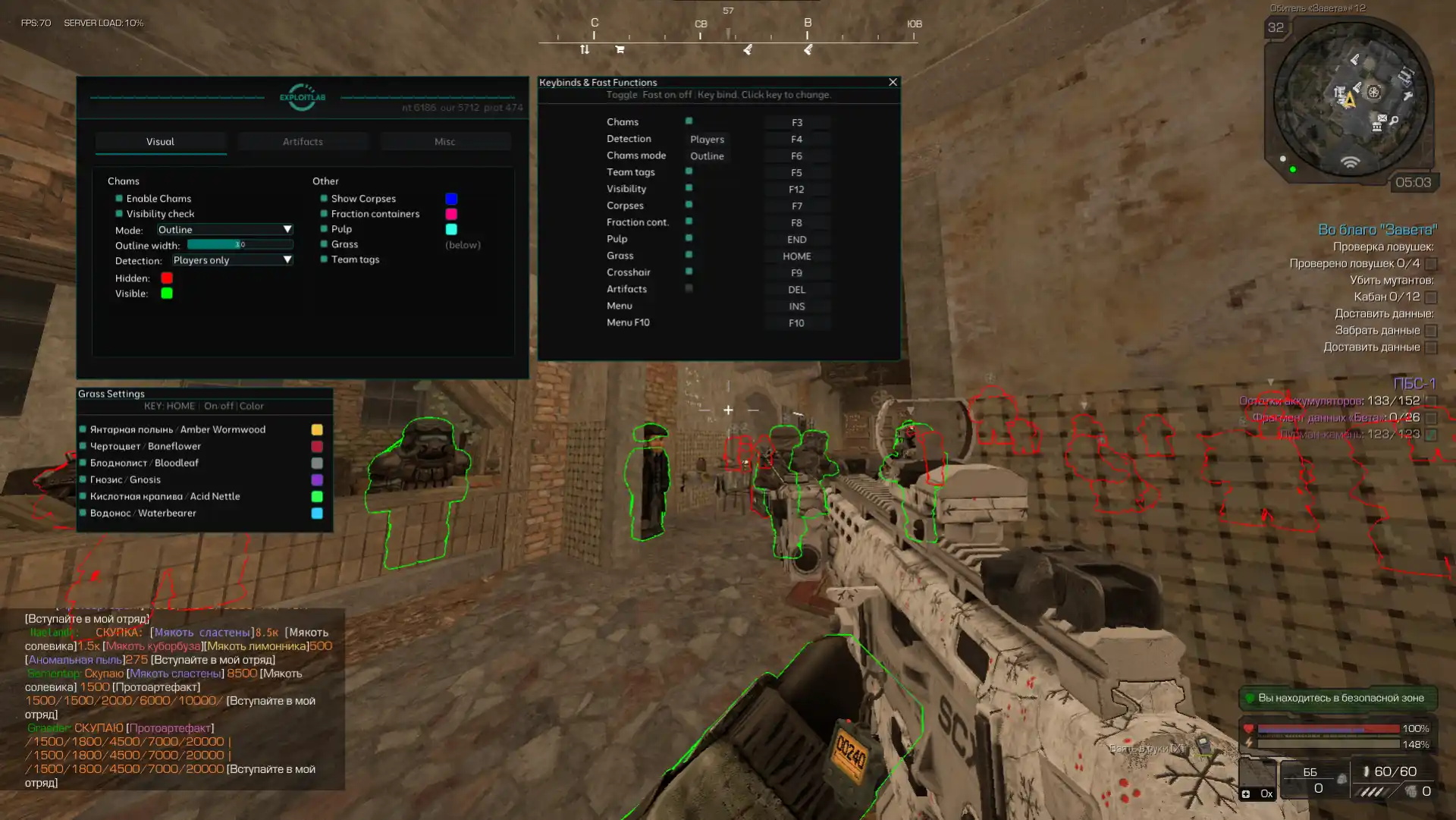Open the Mode dropdown showing Outline

tap(224, 230)
